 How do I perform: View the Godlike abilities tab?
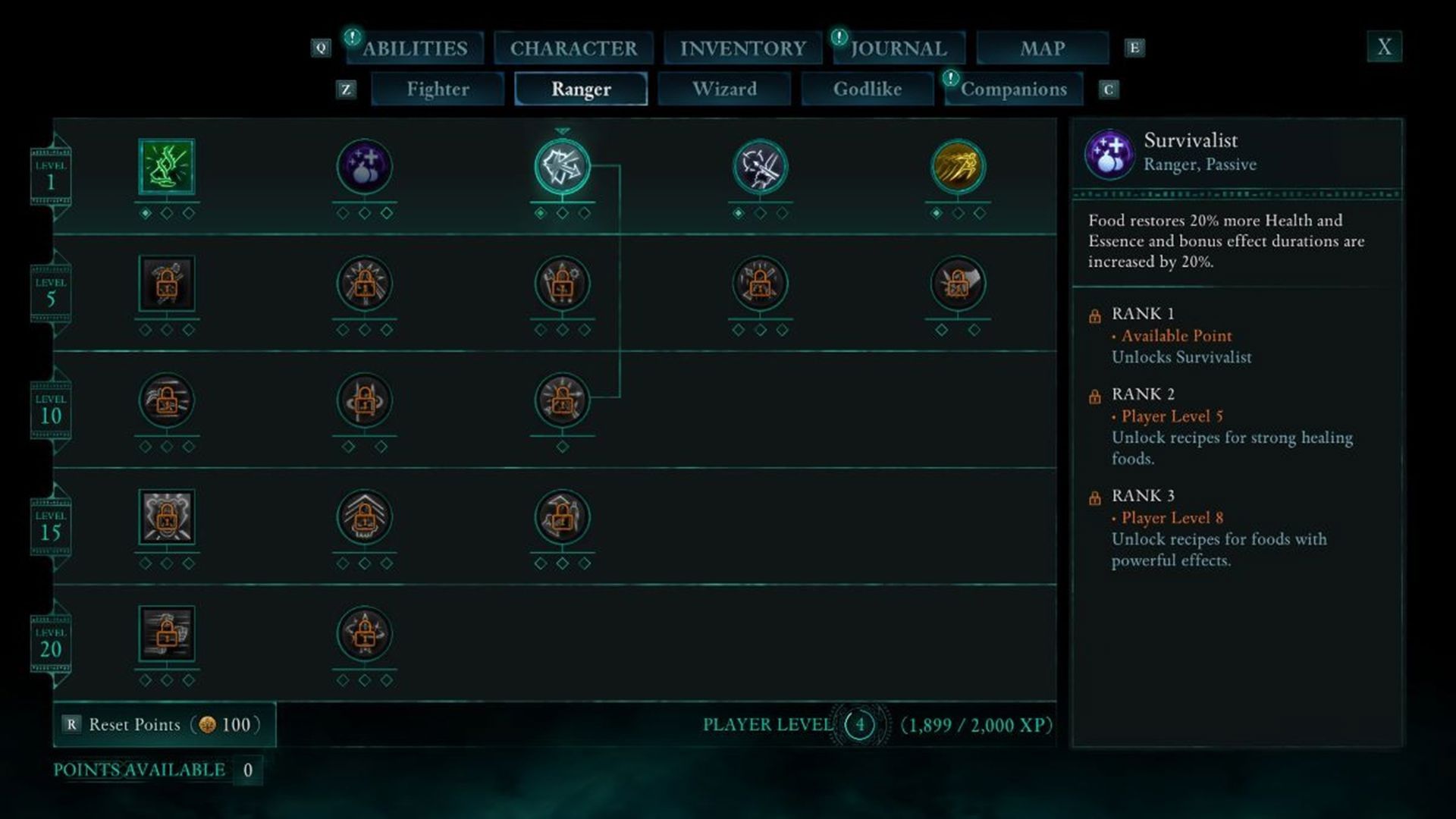coord(868,89)
